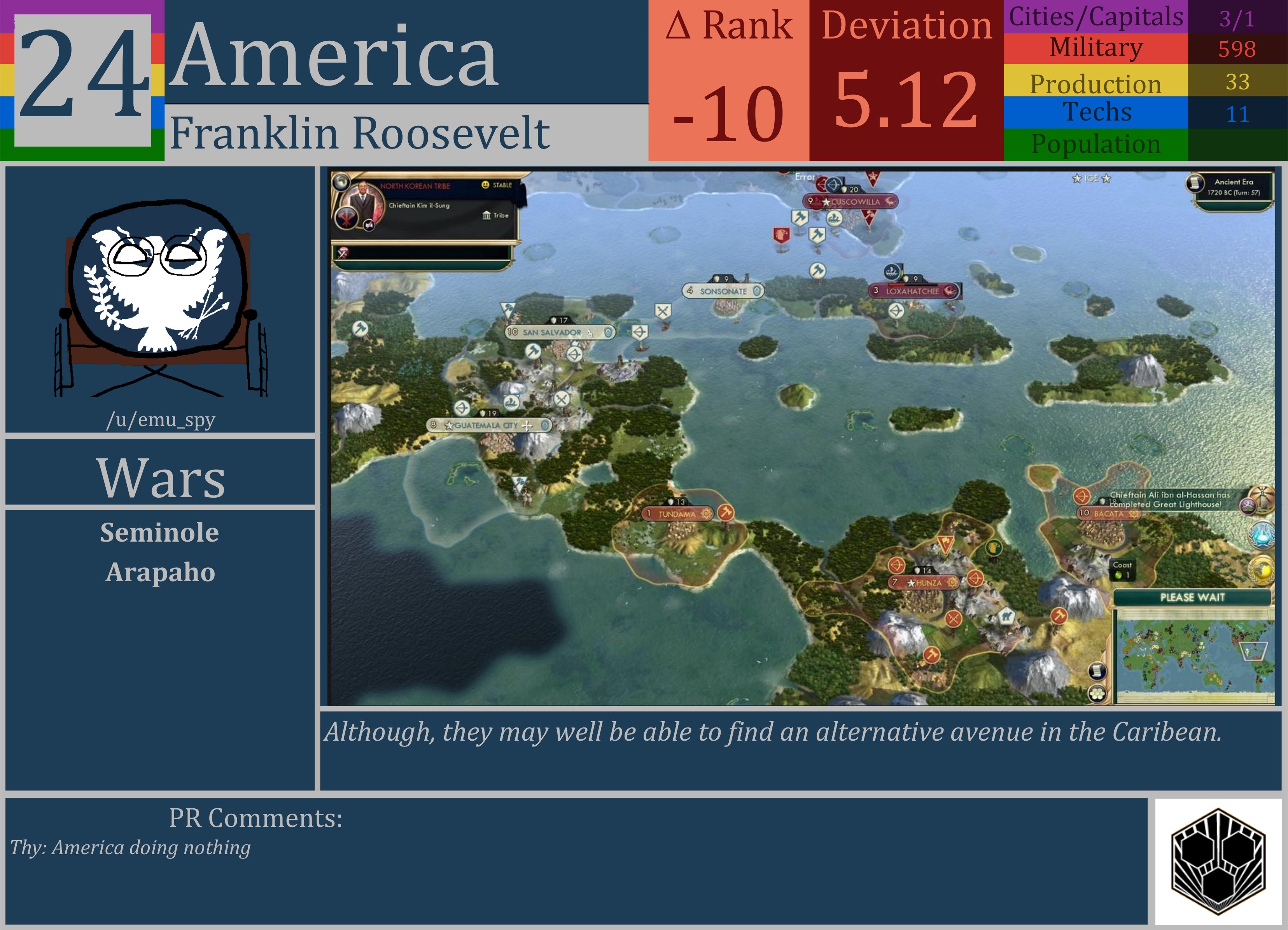Image resolution: width=1288 pixels, height=930 pixels.
Task: Select the Techs category label
Action: coord(1098,112)
